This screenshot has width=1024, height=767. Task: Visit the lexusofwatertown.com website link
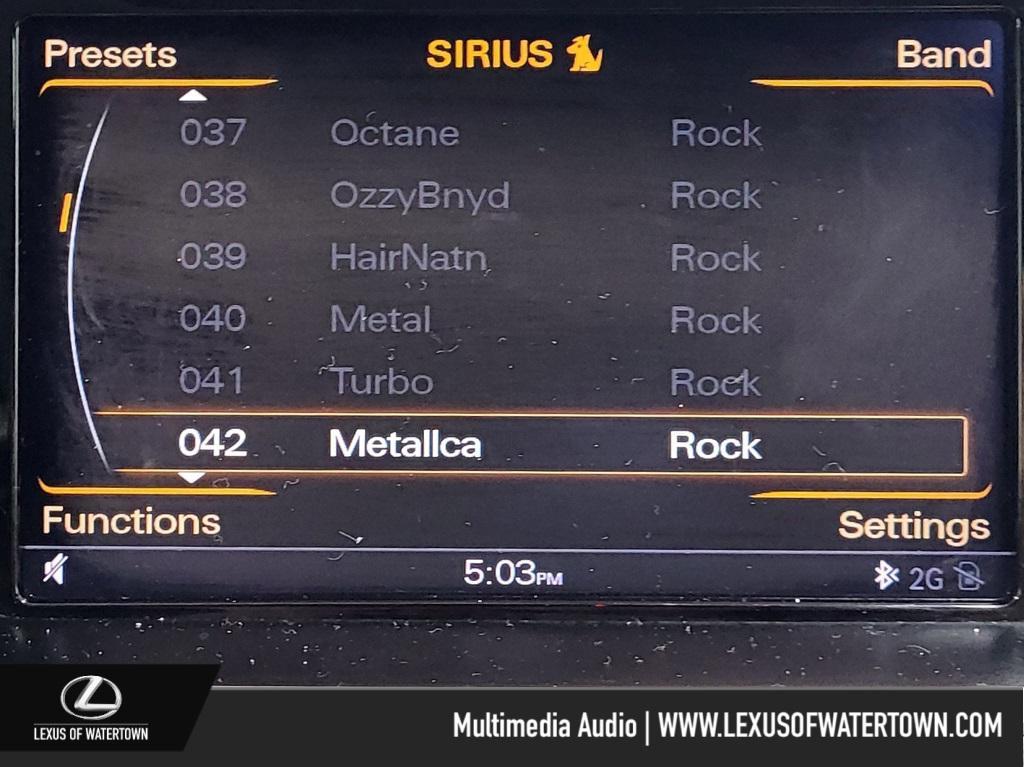point(829,725)
